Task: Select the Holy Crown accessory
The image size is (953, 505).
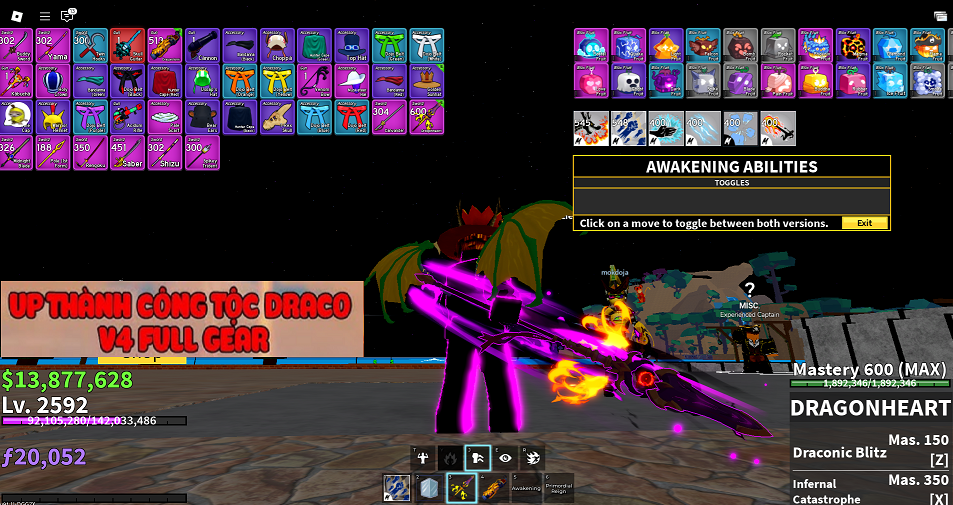Action: coord(53,81)
